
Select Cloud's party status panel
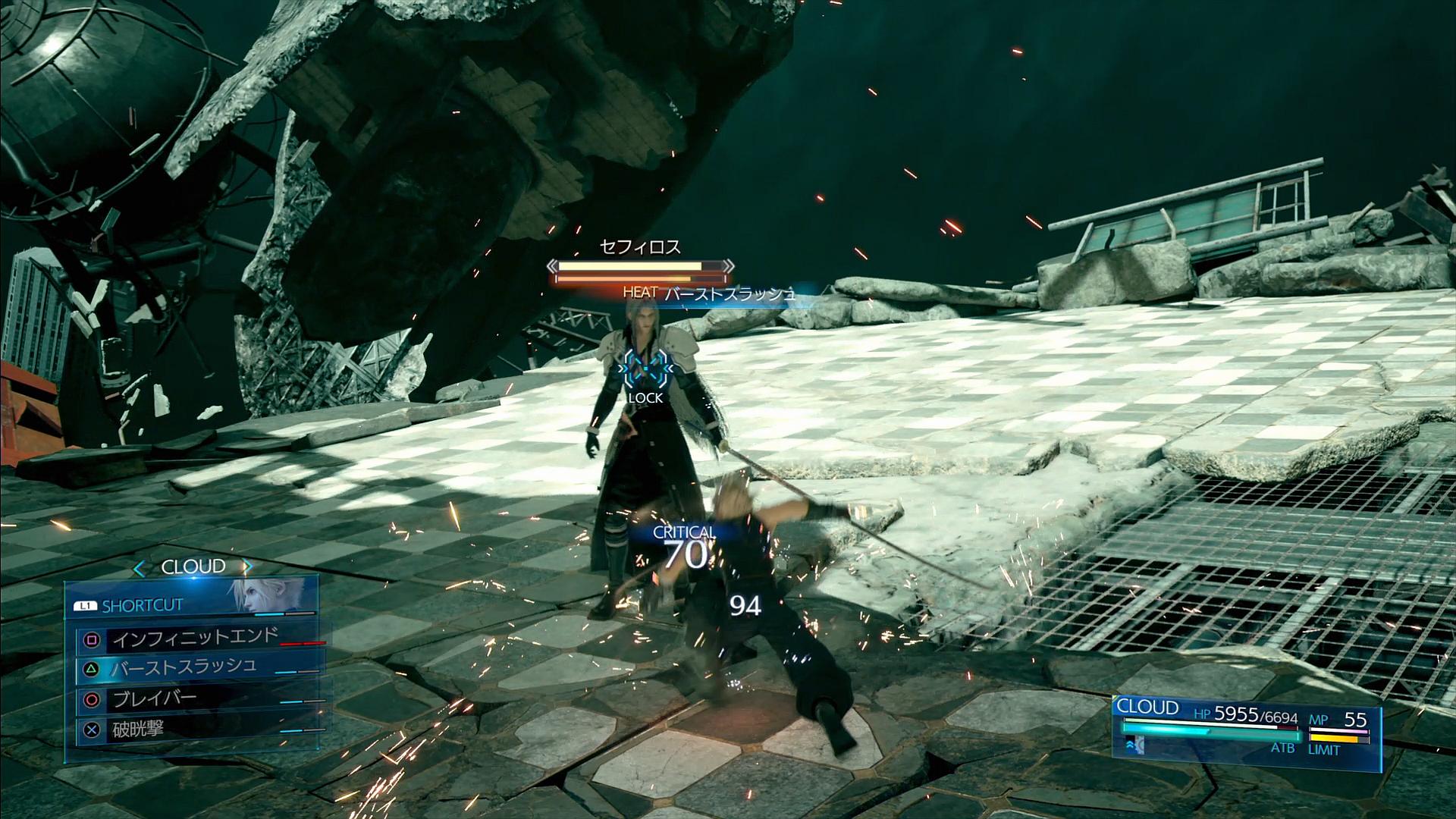pyautogui.click(x=1245, y=726)
